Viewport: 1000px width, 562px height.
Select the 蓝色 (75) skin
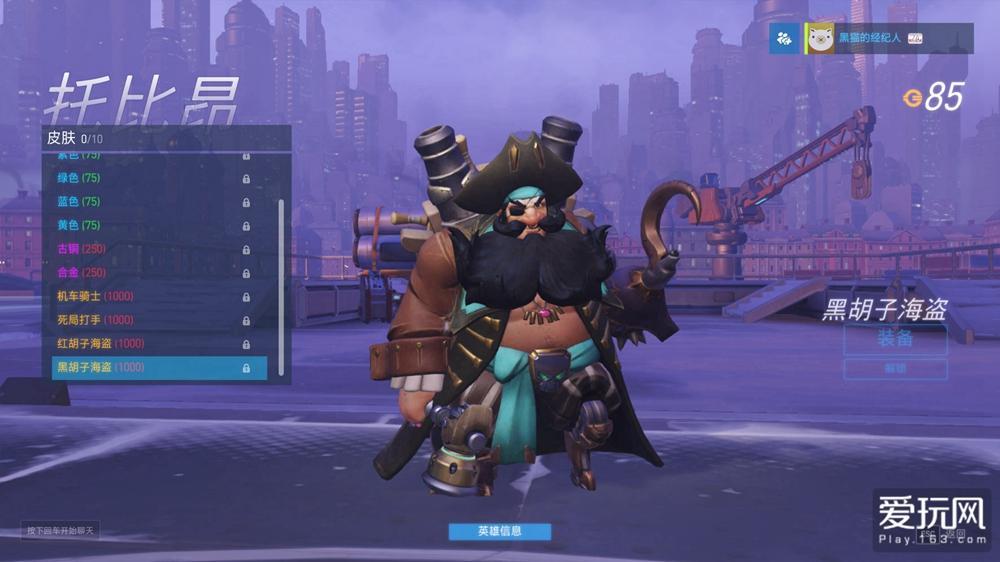pyautogui.click(x=150, y=202)
